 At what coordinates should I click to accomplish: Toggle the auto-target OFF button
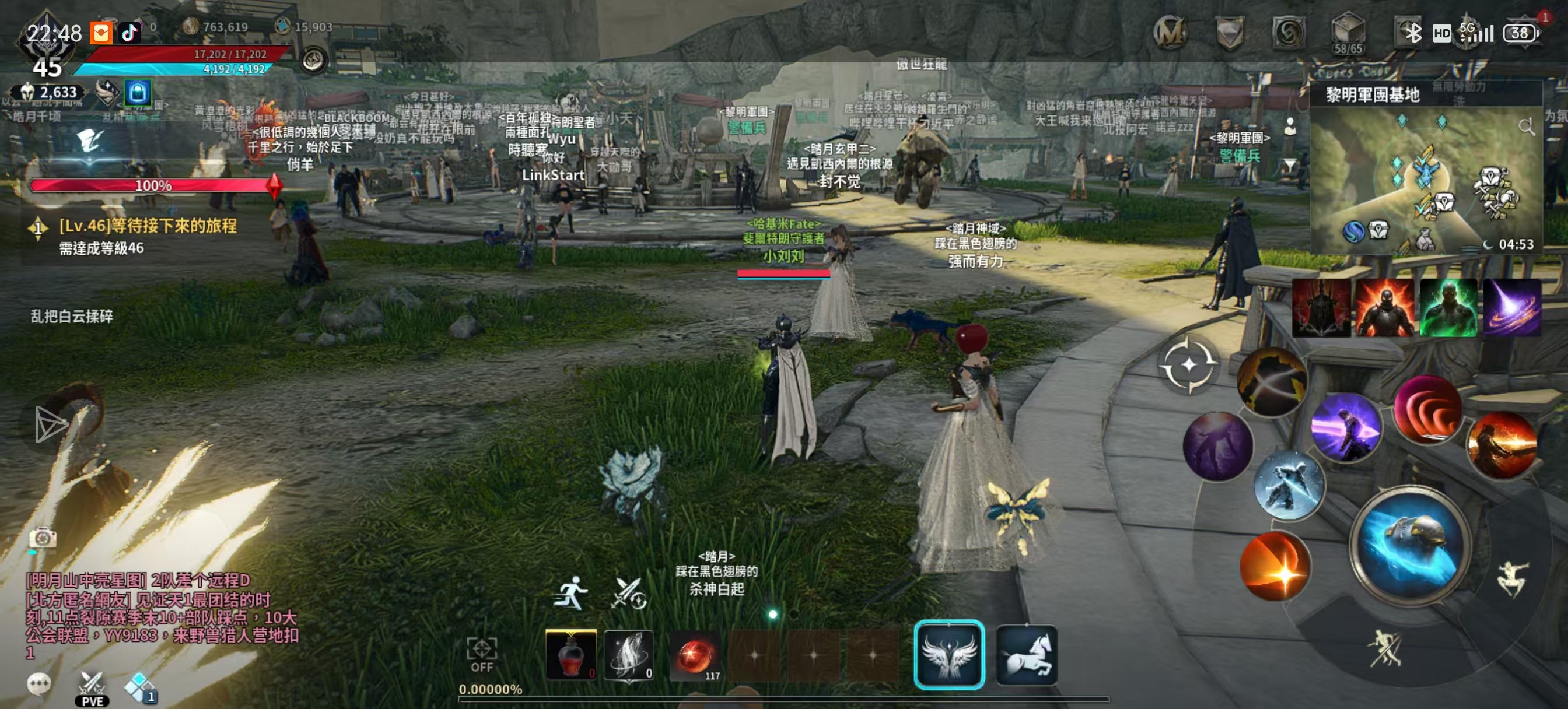[x=481, y=654]
